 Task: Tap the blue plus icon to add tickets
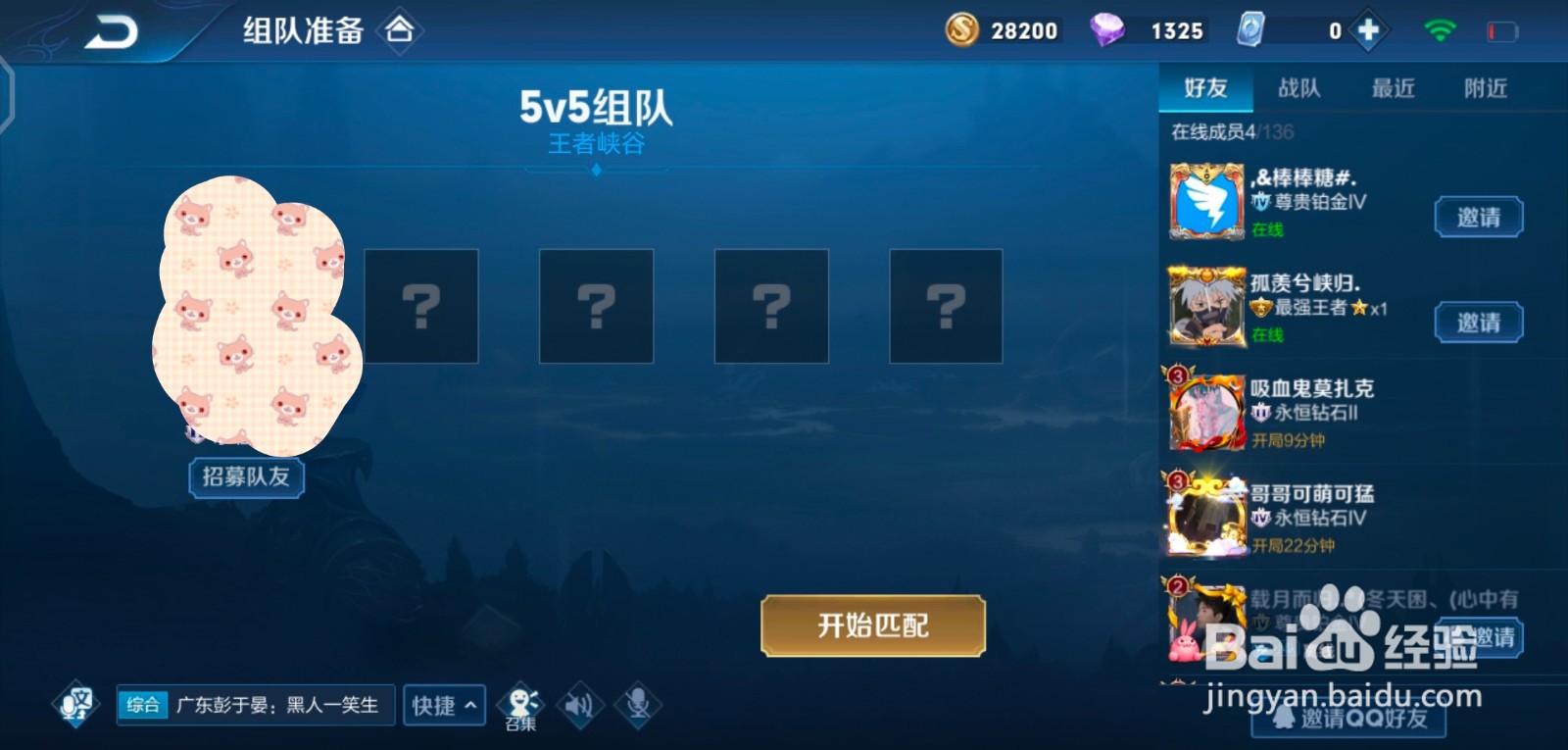click(x=1366, y=29)
